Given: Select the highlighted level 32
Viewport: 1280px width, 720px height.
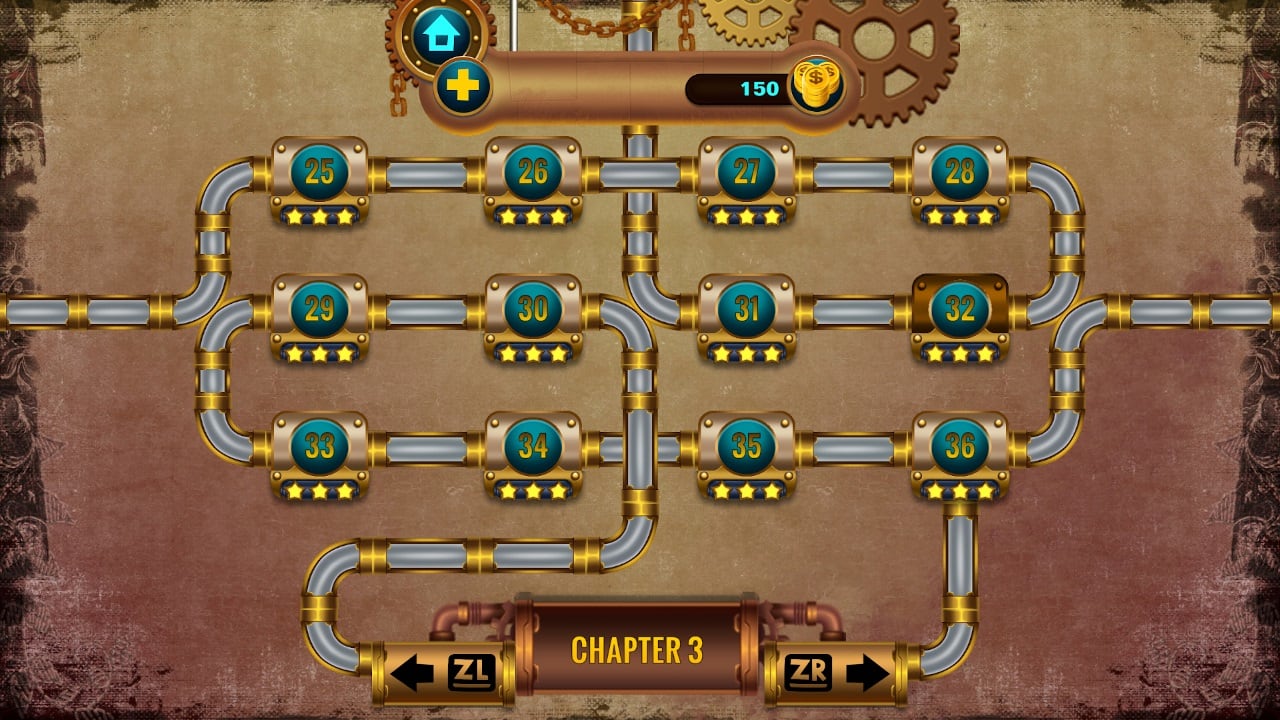Looking at the screenshot, I should [961, 312].
